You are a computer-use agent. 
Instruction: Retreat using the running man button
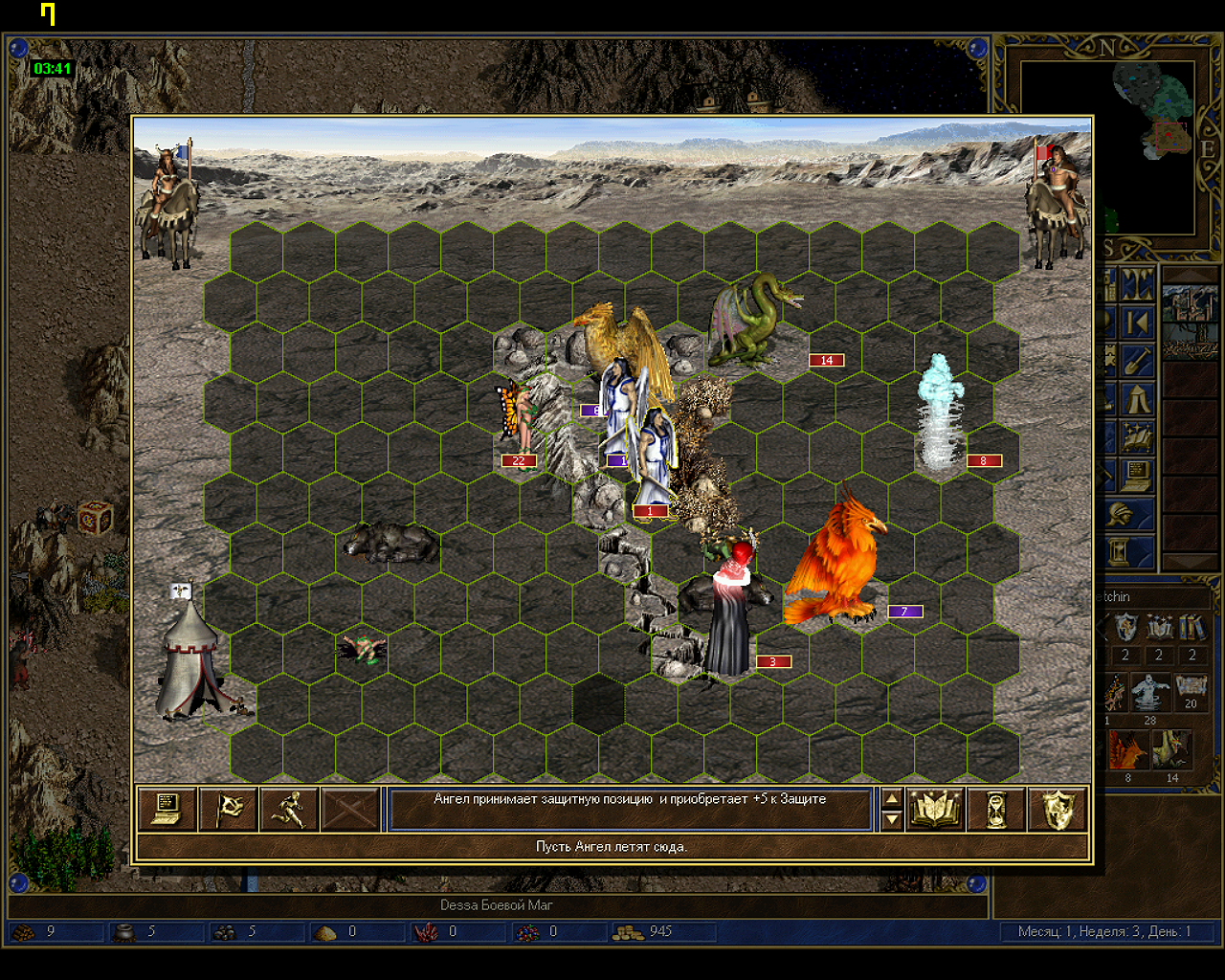[289, 810]
